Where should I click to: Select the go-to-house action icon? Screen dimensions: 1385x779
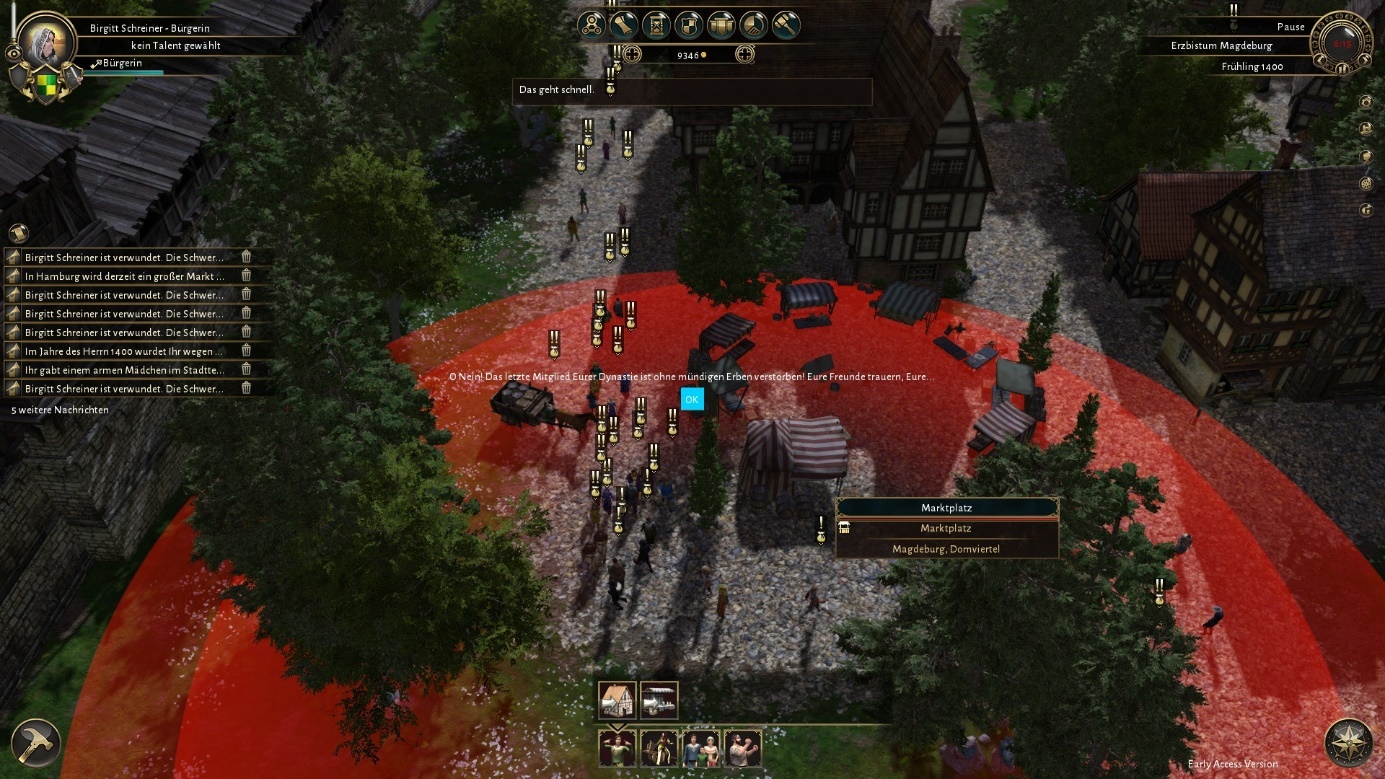[618, 700]
